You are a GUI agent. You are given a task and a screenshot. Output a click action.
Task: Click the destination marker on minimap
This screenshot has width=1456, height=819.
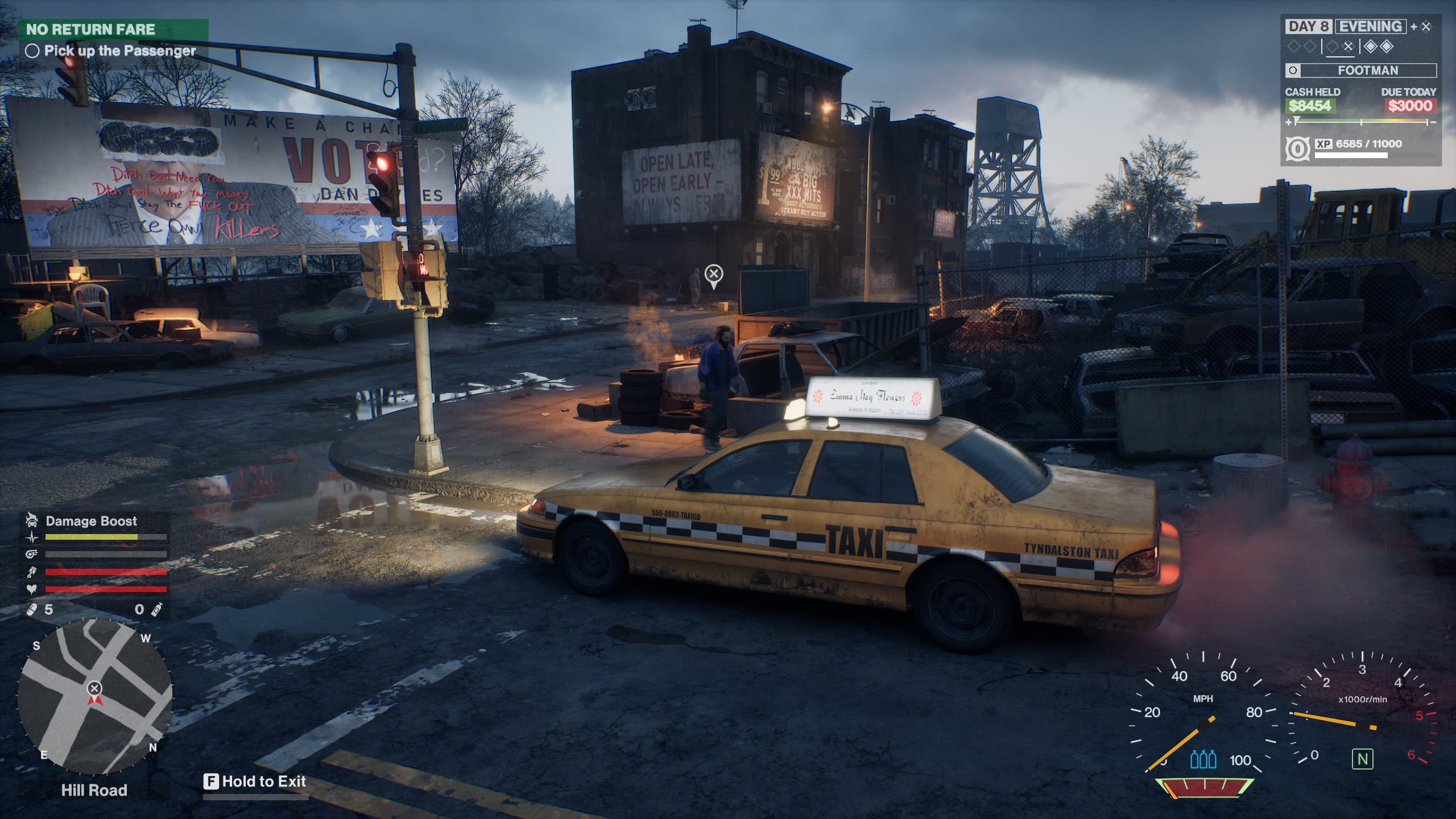94,688
